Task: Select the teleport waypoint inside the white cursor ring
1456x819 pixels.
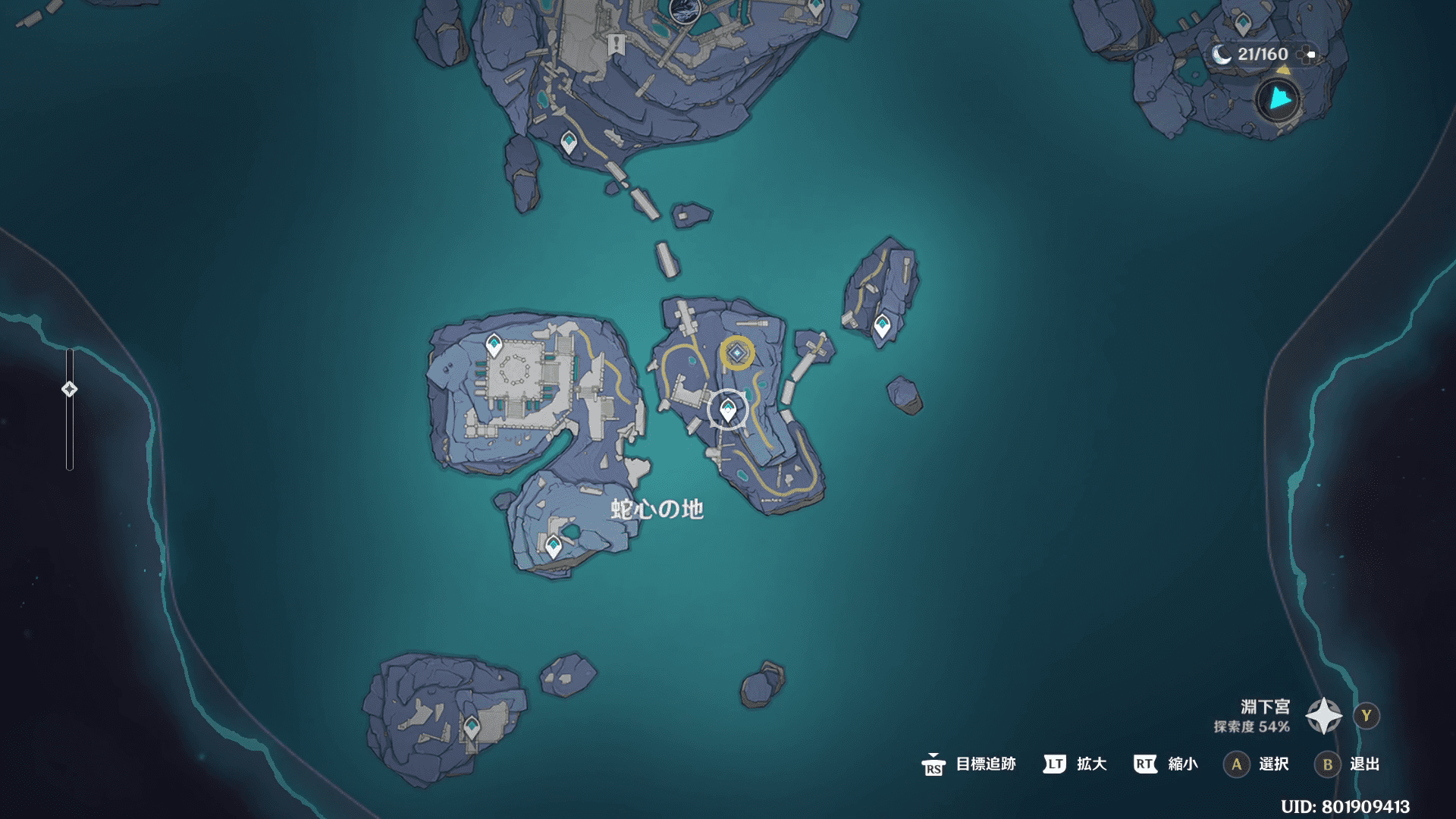Action: point(728,410)
